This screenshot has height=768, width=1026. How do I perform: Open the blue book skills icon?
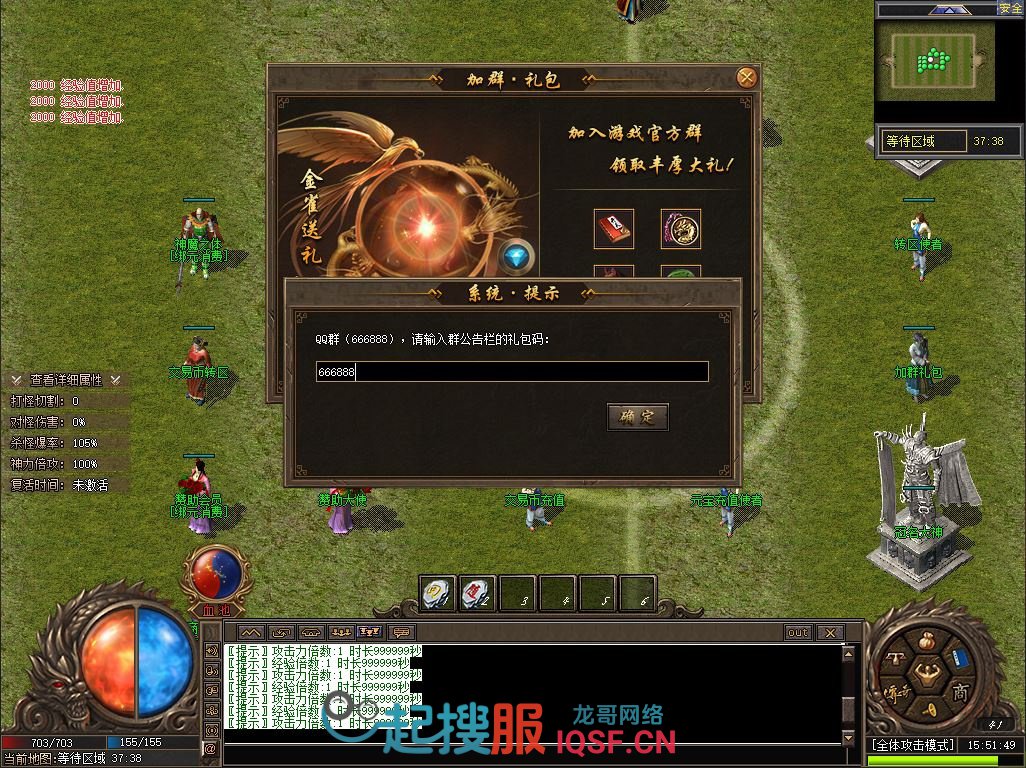click(959, 658)
